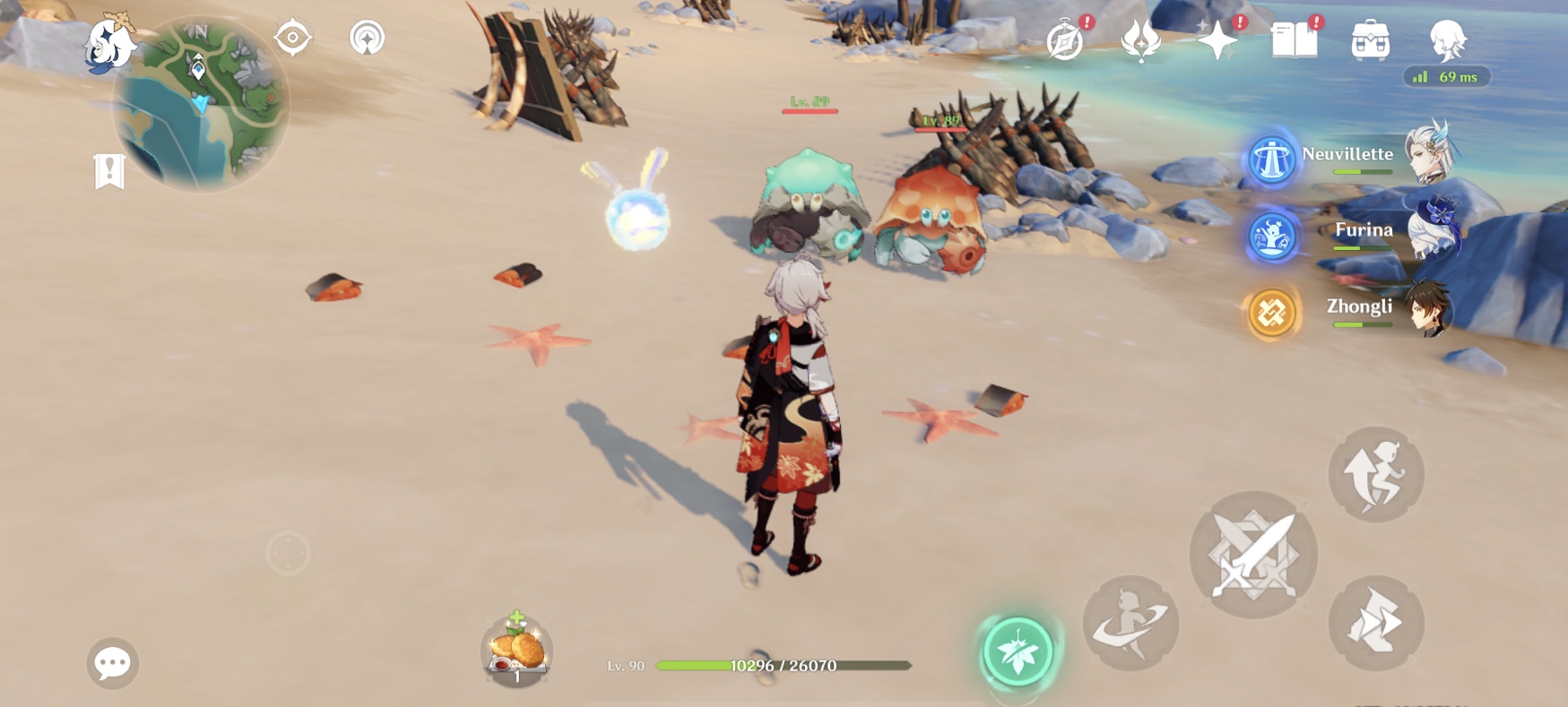Open the expedition timer icon with notification
The width and height of the screenshot is (1568, 707).
[x=1065, y=38]
